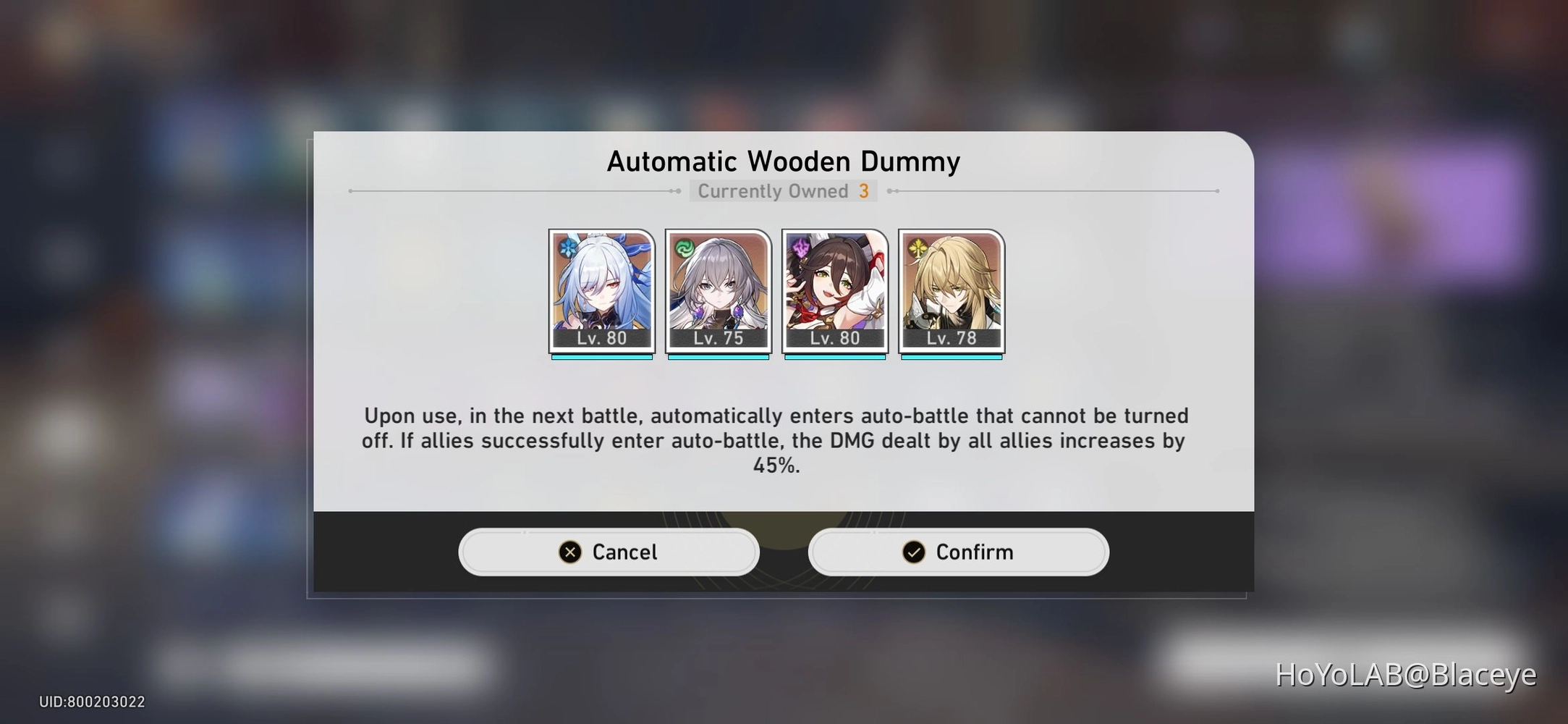Click the cyan energy bar under Tingyun's portrait
Image resolution: width=1568 pixels, height=724 pixels.
[x=835, y=357]
